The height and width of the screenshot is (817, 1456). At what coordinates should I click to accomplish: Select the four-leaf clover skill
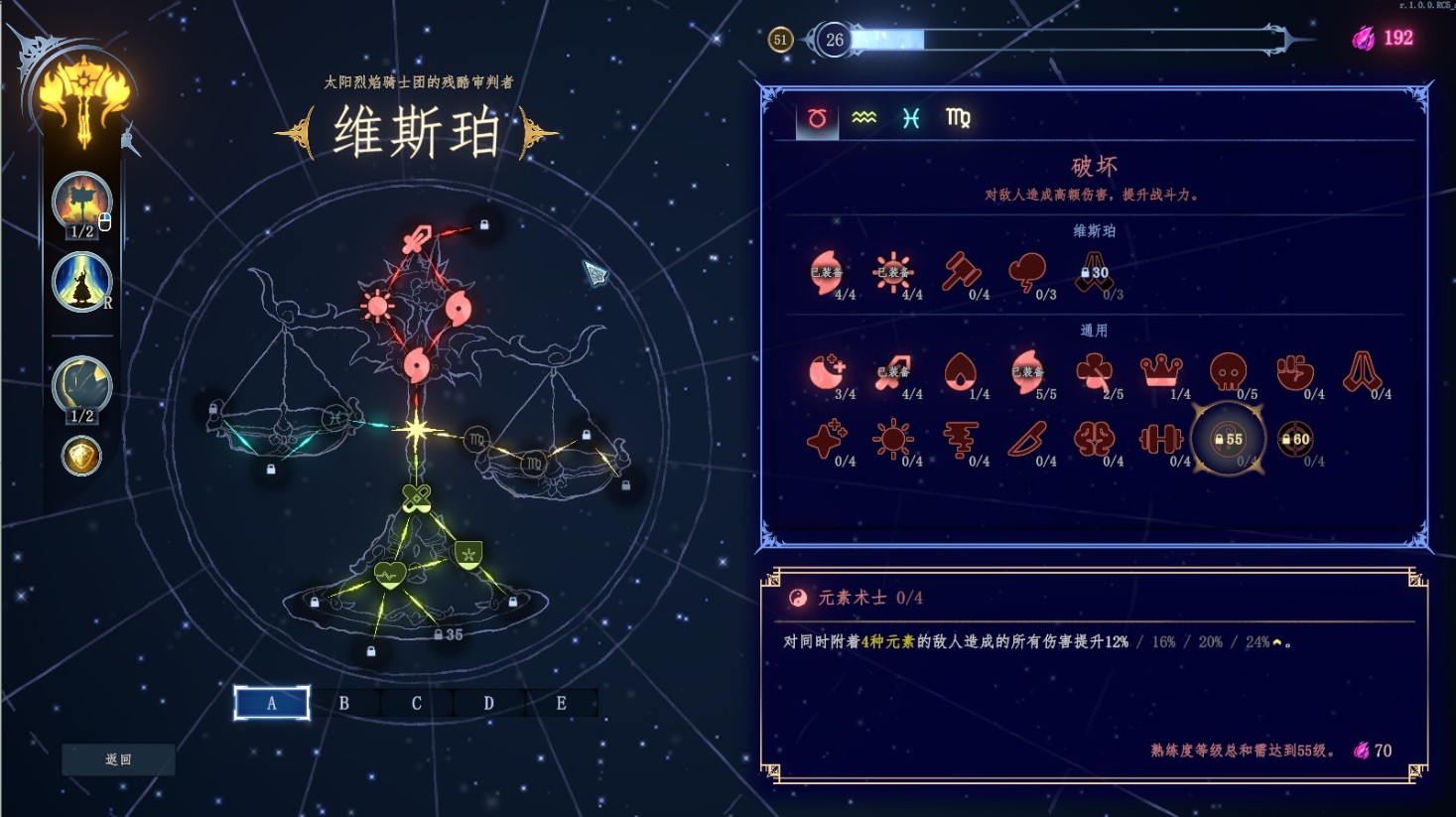click(x=1095, y=372)
